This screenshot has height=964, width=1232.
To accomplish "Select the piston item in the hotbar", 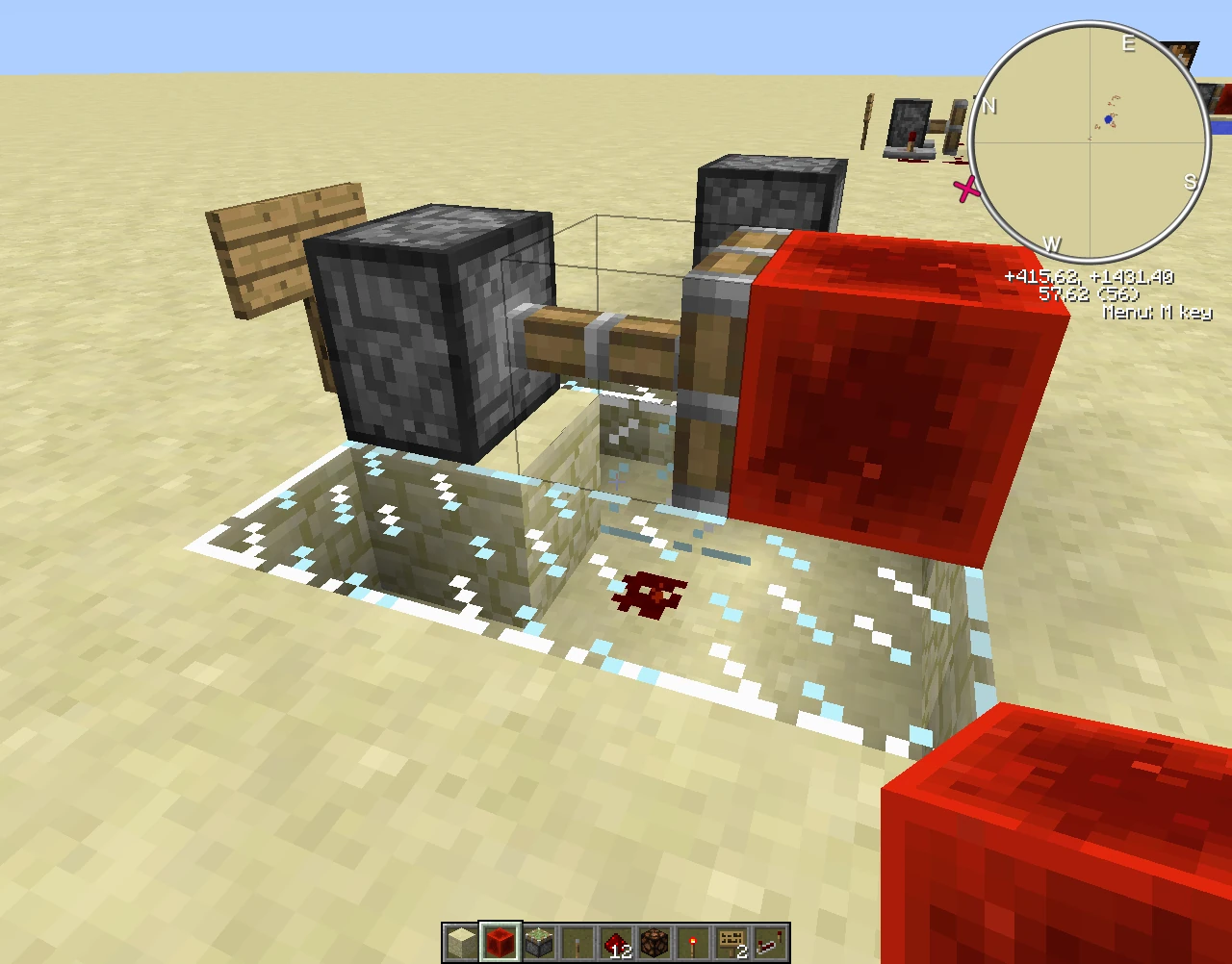I will [x=537, y=941].
